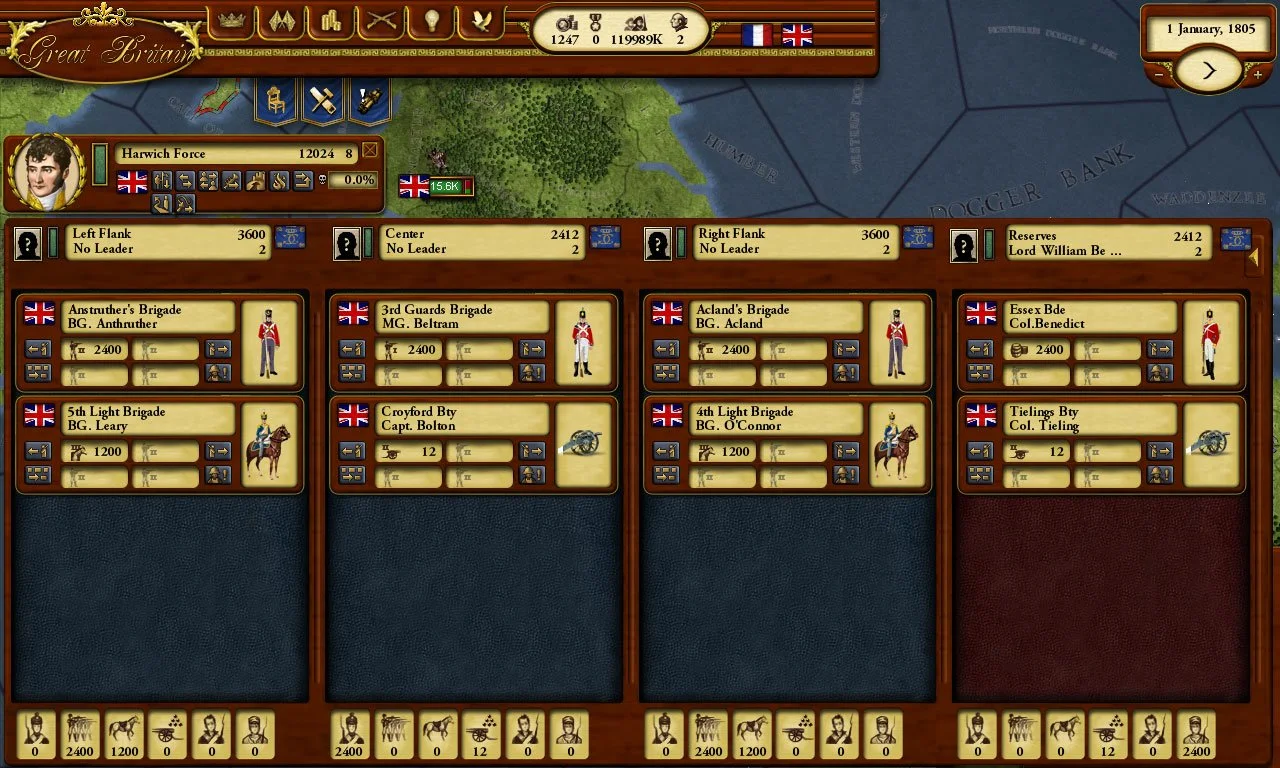Open the military screen via crossed muskets icon
This screenshot has height=768, width=1280.
click(x=379, y=22)
